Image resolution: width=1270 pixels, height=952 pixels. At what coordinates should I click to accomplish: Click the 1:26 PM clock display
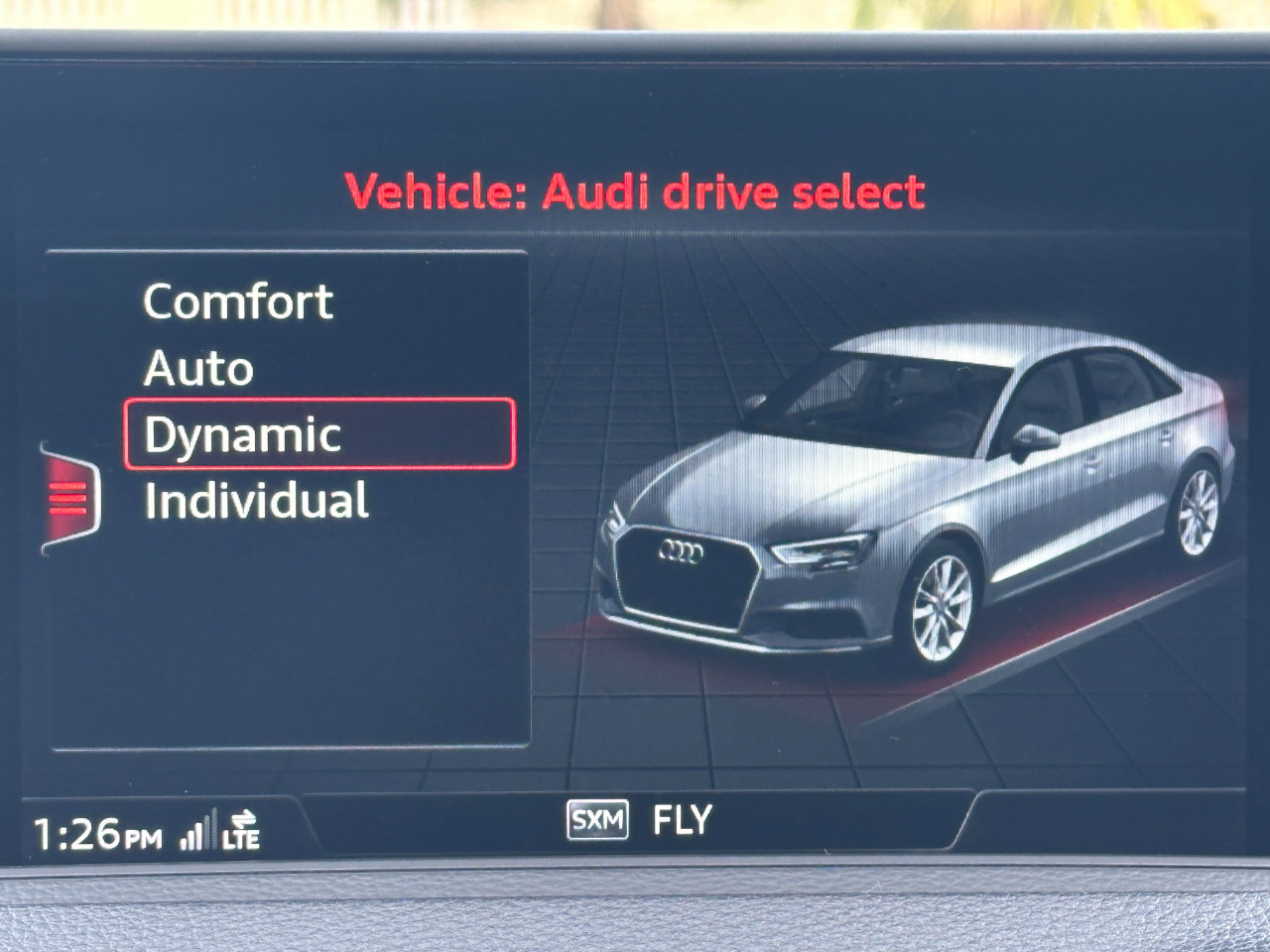tap(96, 835)
